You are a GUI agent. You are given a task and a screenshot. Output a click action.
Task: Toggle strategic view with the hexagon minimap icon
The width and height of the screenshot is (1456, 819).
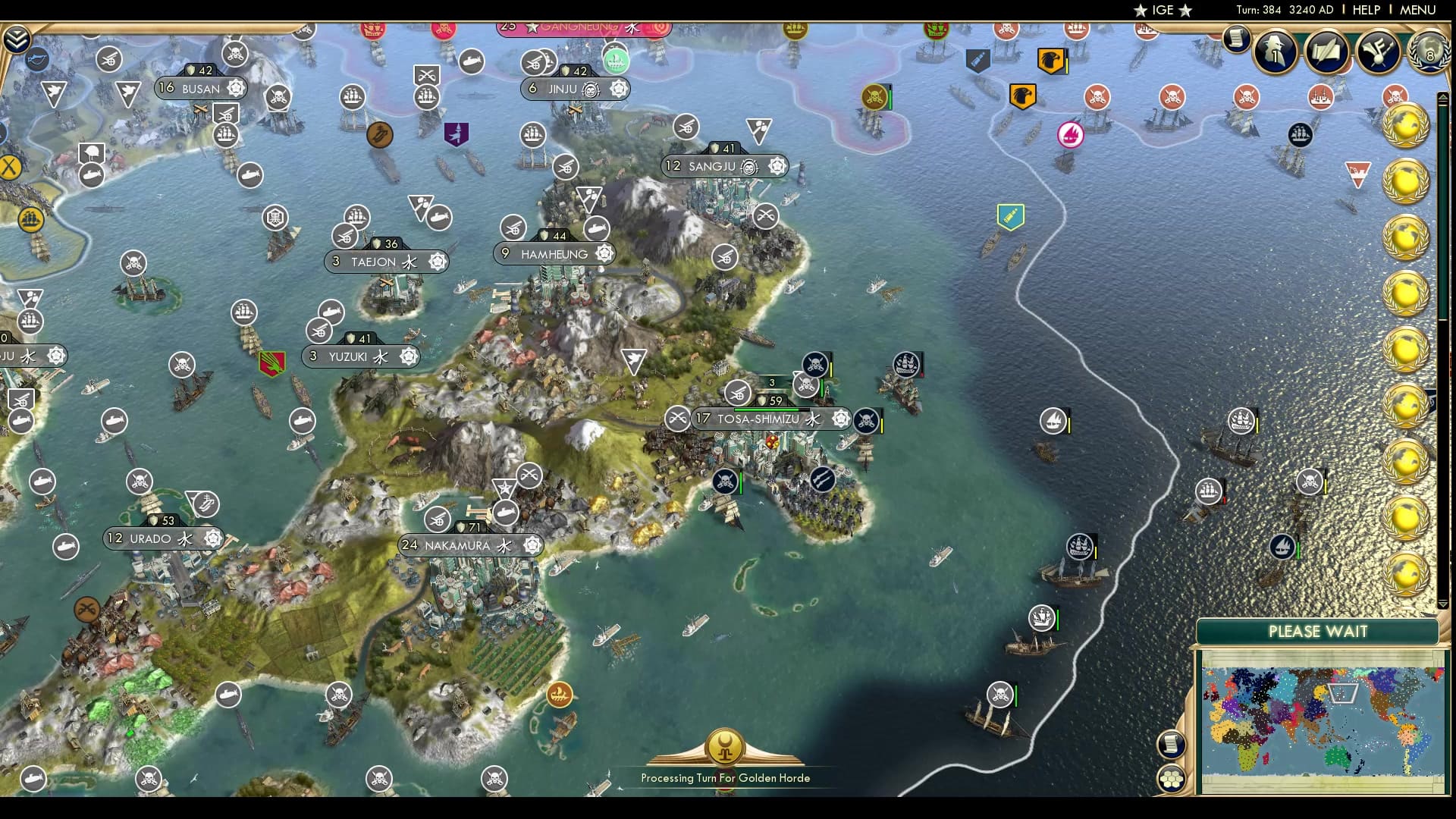tap(1172, 777)
